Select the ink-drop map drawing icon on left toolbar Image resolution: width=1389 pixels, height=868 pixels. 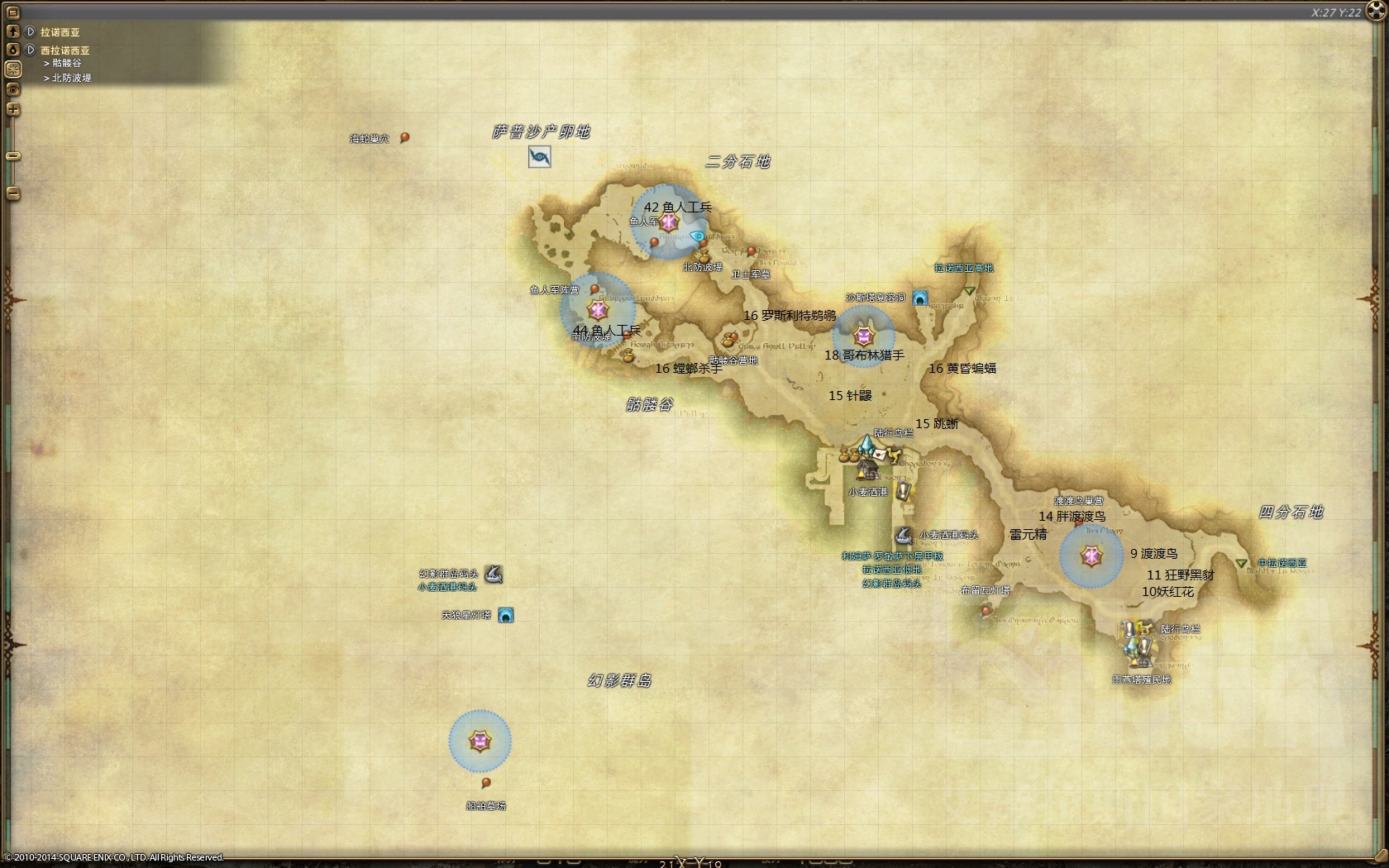[x=12, y=50]
